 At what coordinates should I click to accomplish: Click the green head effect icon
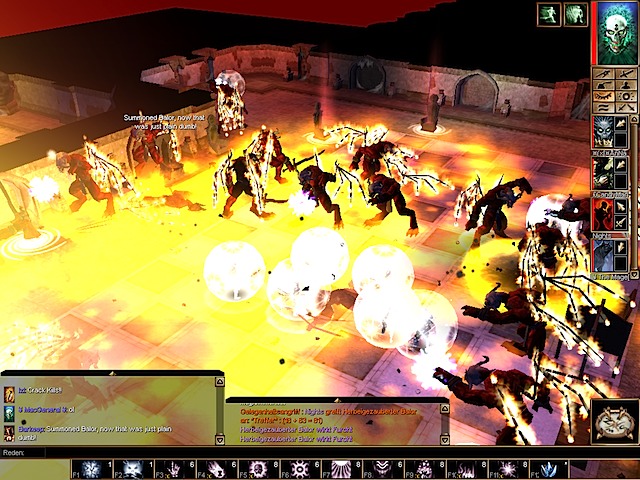(x=574, y=14)
